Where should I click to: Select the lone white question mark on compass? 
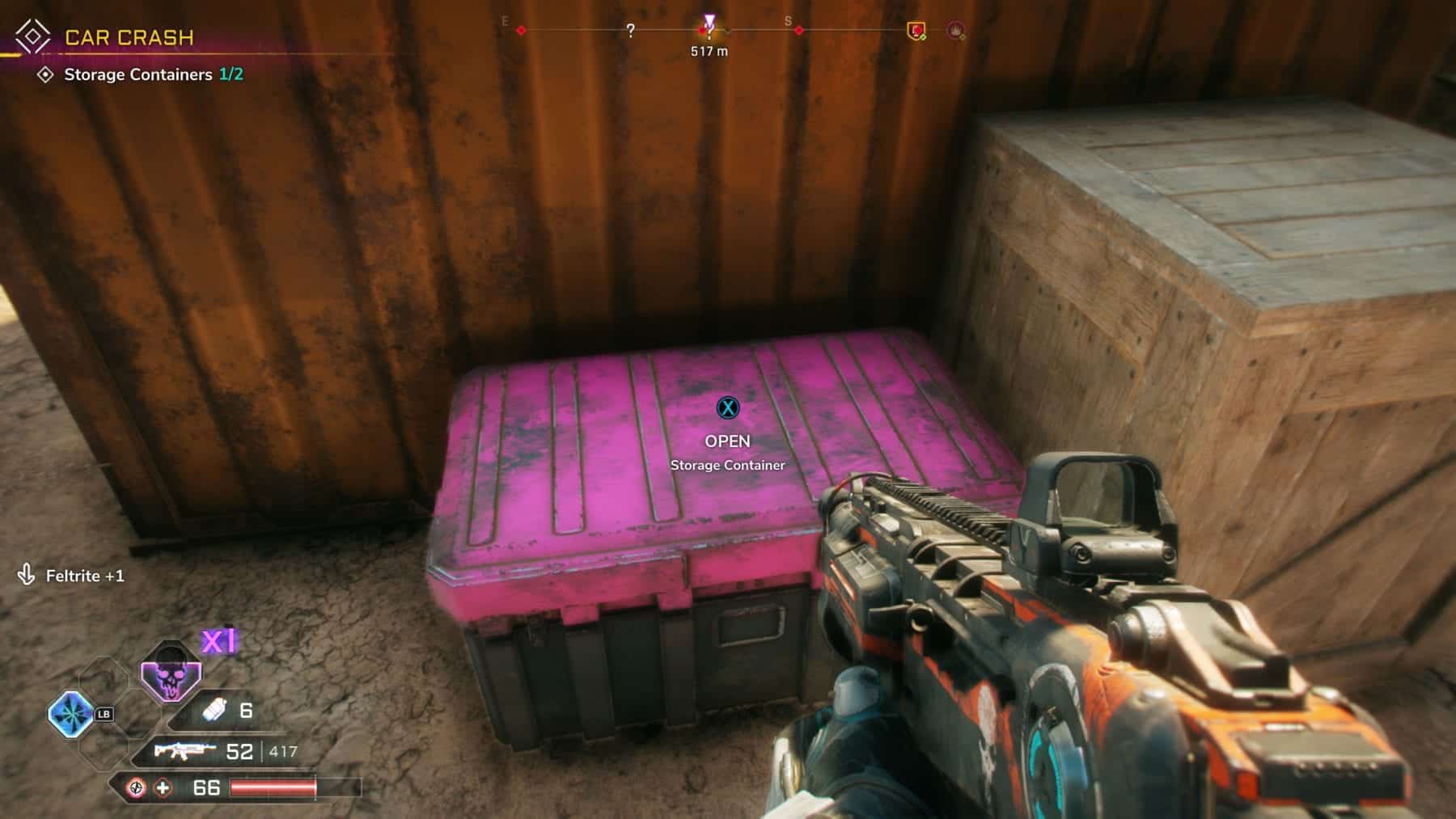pyautogui.click(x=631, y=31)
